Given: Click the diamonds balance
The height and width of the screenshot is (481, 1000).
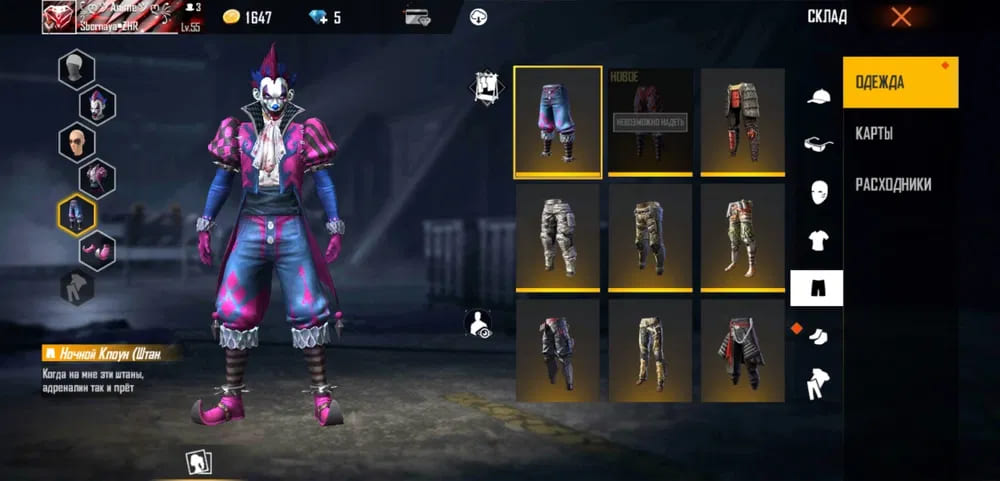Looking at the screenshot, I should (x=324, y=17).
